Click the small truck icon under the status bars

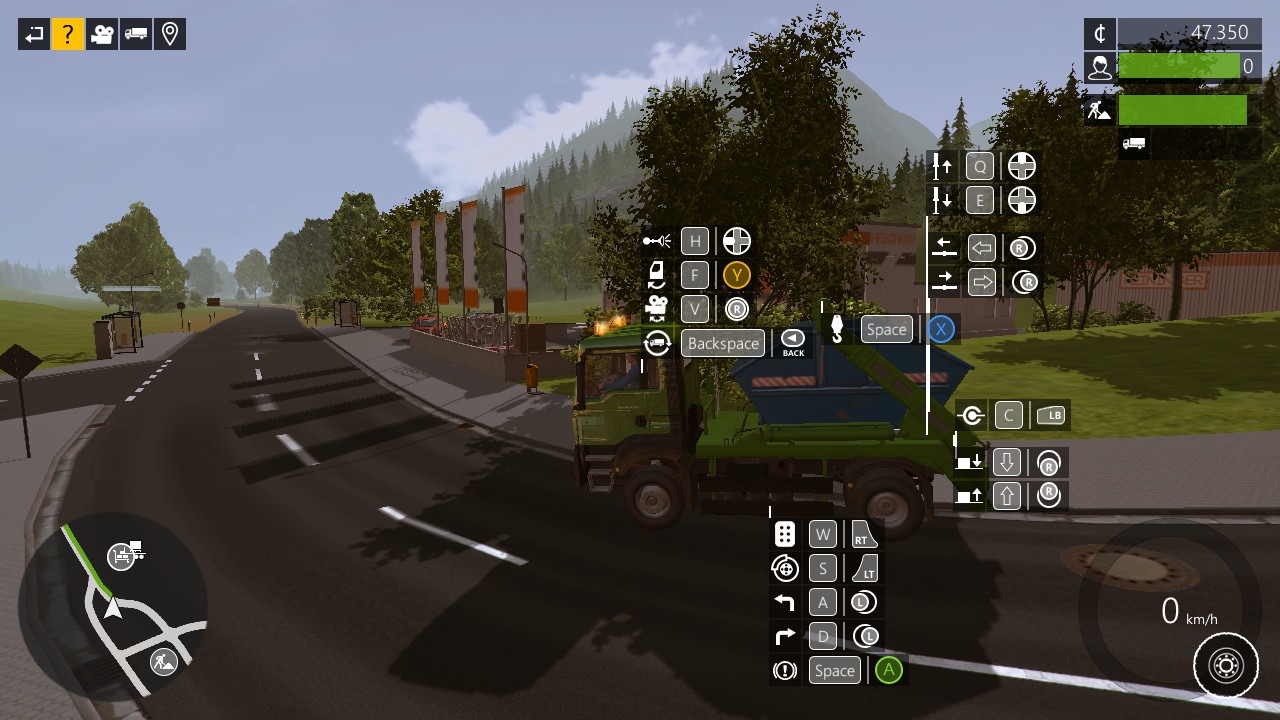tap(1133, 144)
